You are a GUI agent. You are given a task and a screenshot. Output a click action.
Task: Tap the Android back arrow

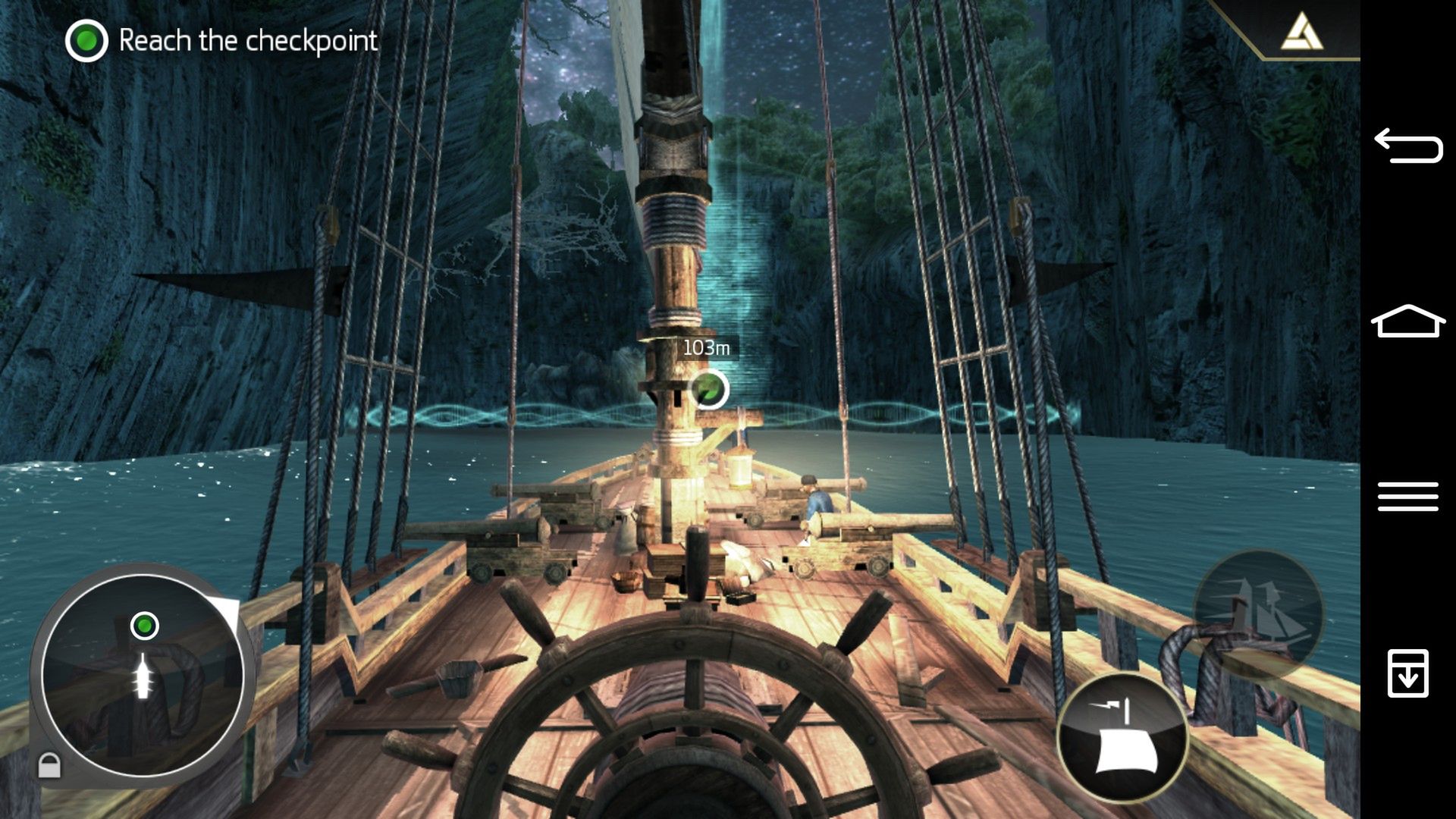coord(1408,146)
